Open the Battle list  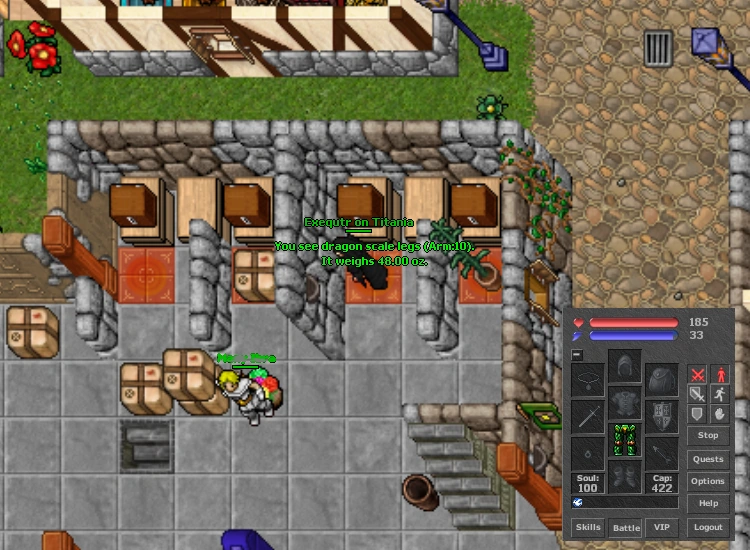[626, 527]
